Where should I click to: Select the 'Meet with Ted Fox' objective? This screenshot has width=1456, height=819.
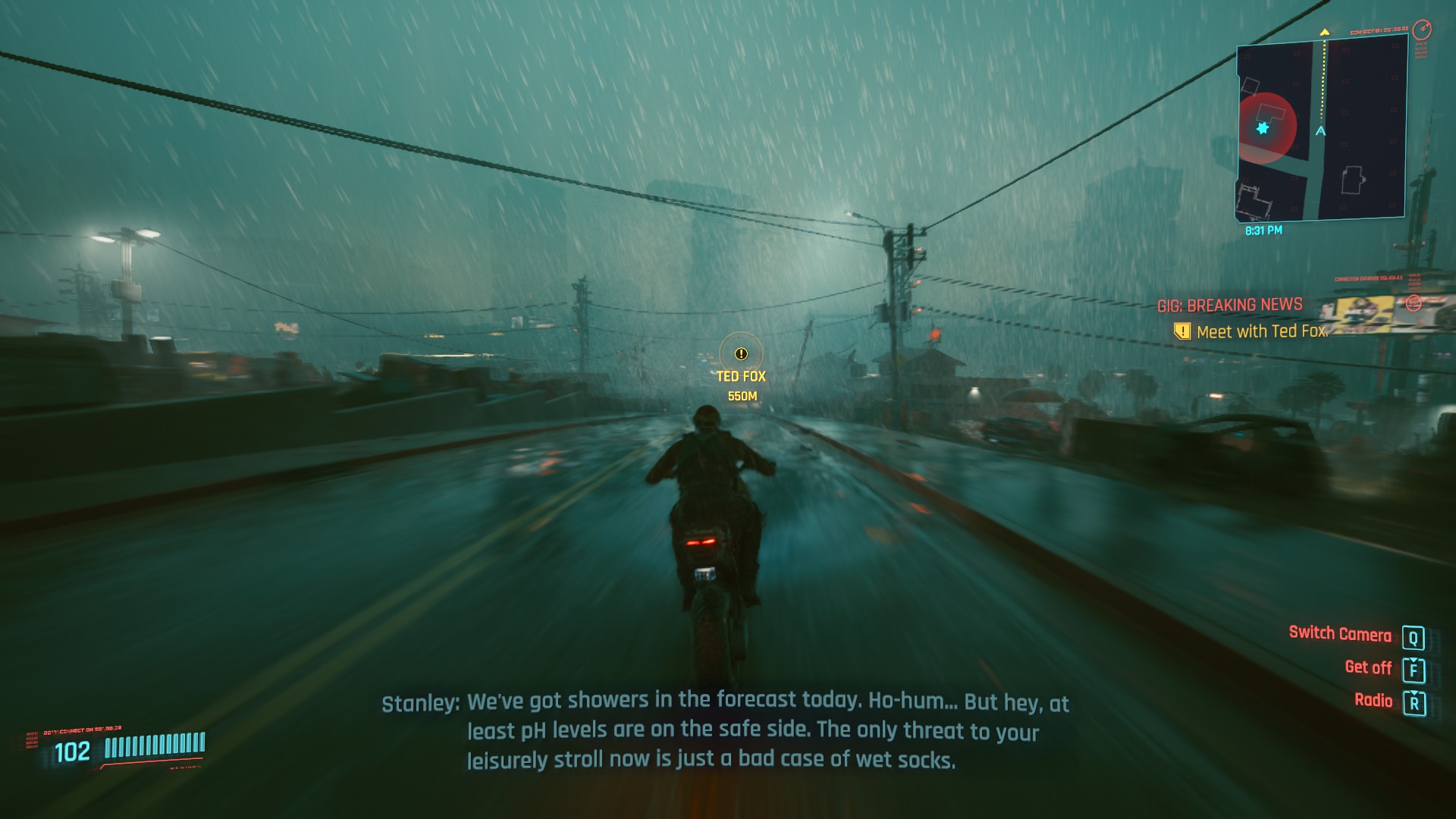point(1260,331)
